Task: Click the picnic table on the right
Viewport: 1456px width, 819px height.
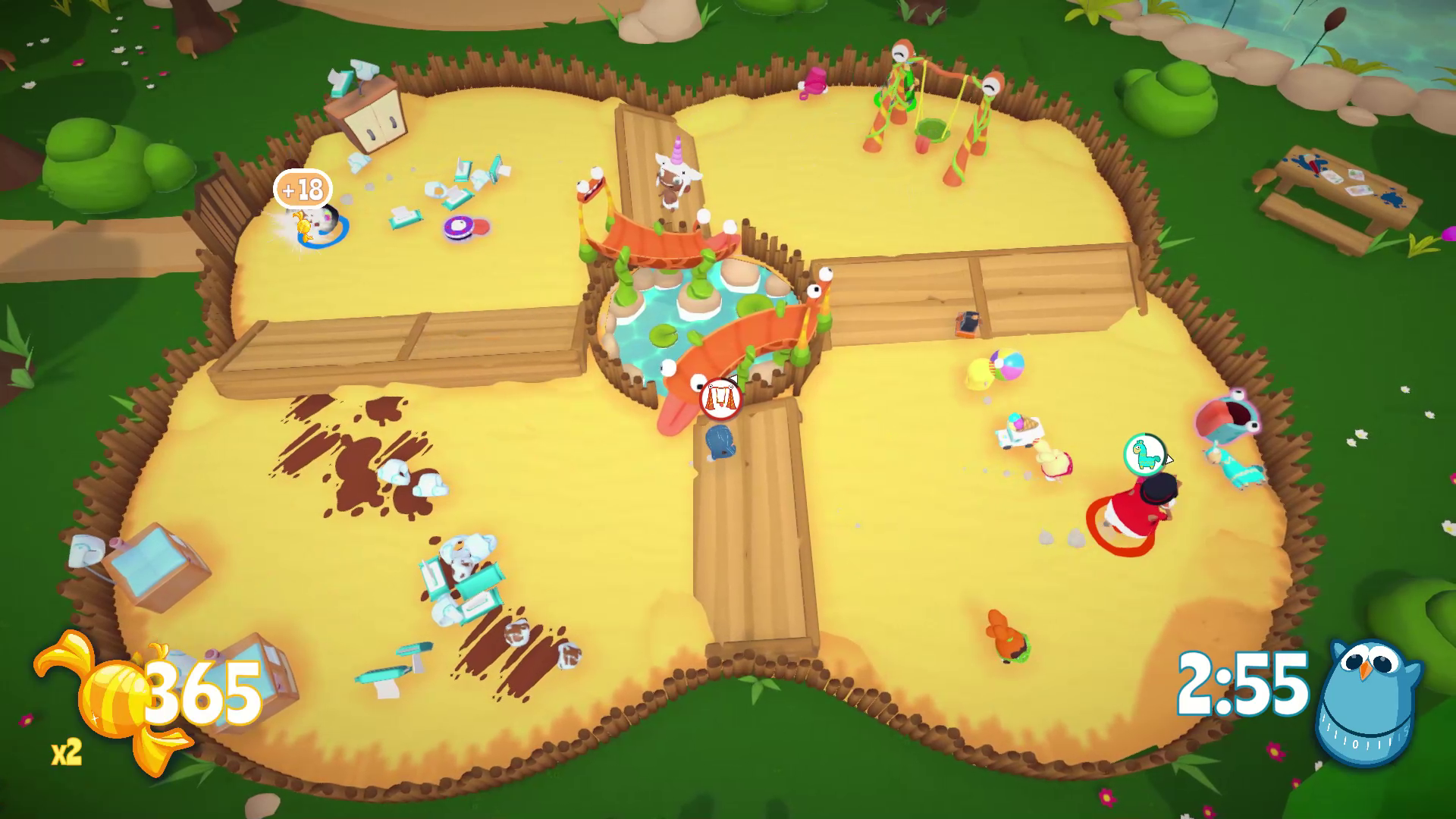Action: pos(1342,193)
